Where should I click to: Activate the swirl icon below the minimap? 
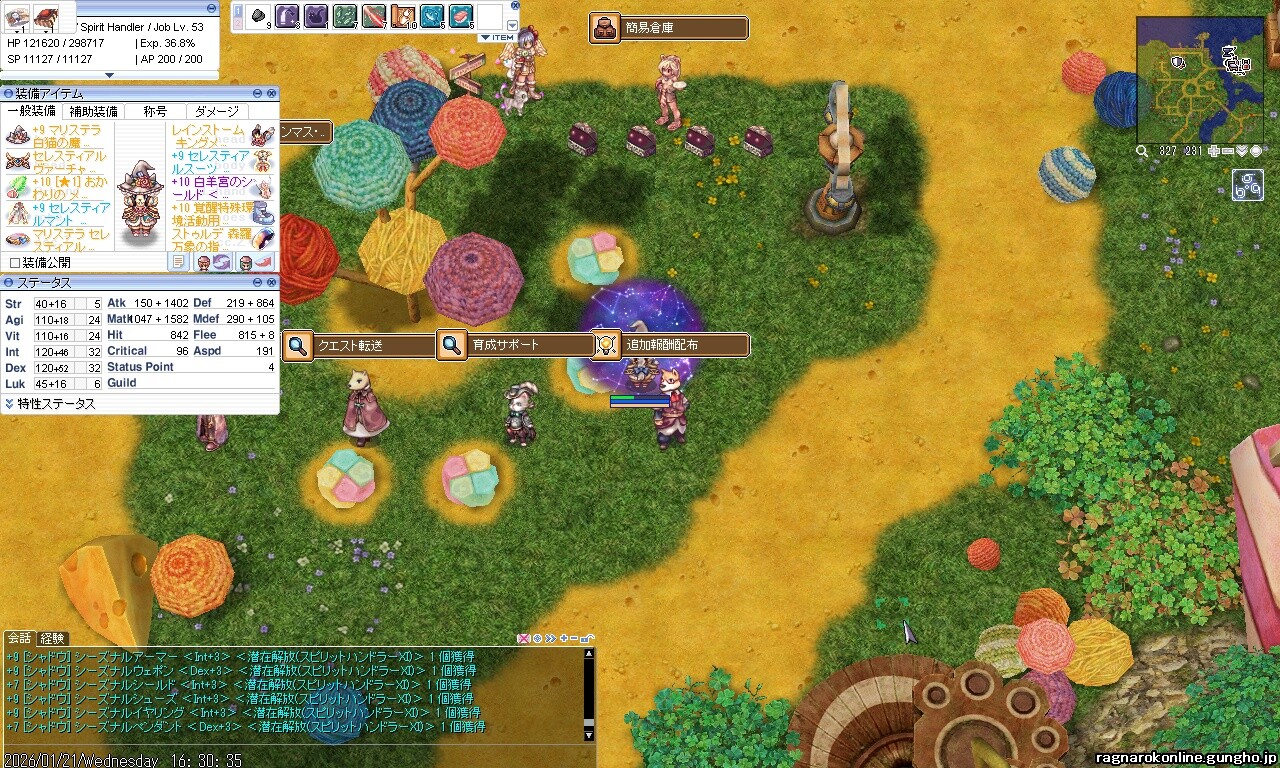click(x=1248, y=185)
